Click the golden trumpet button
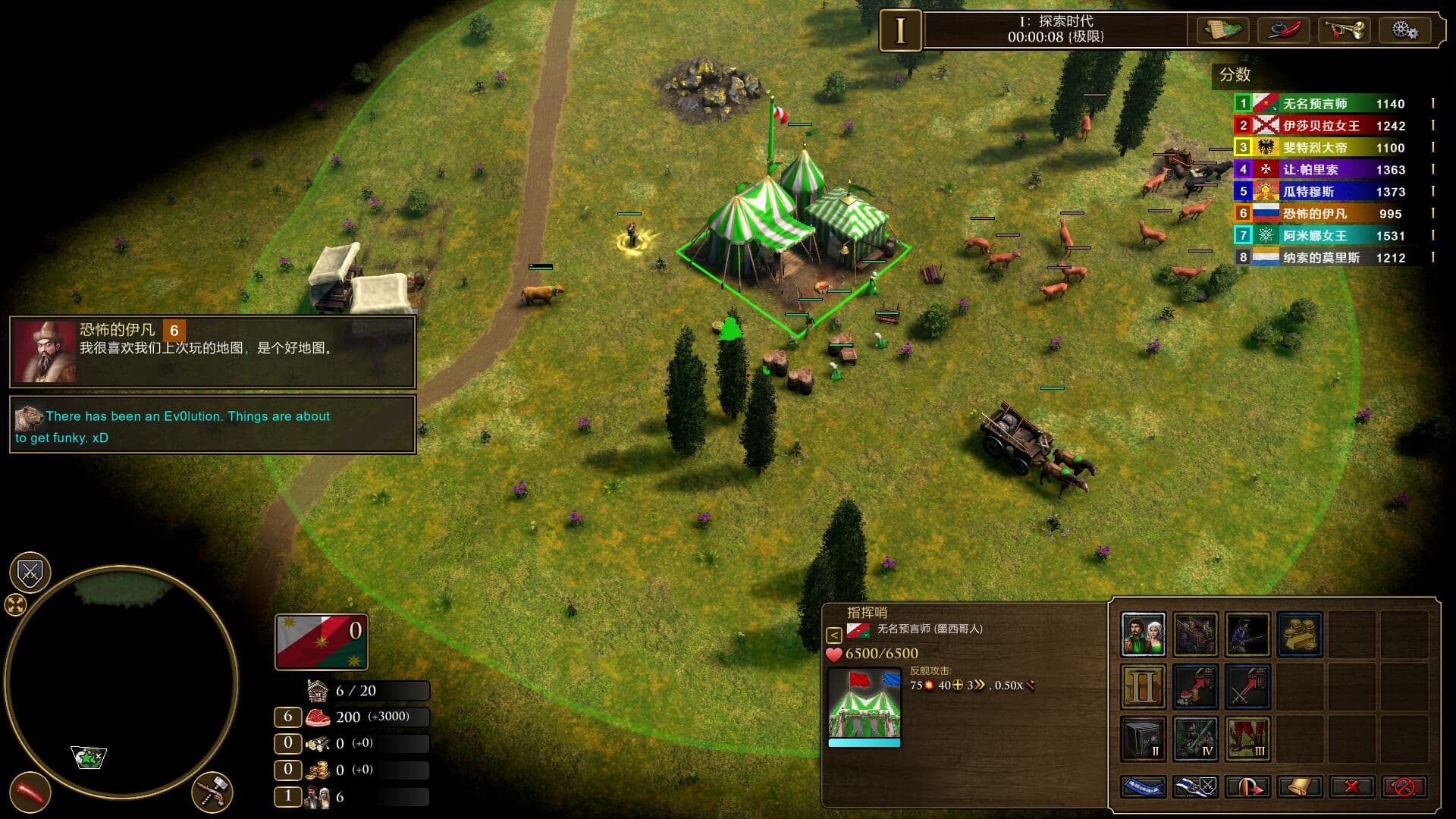Viewport: 1456px width, 819px height. [x=1344, y=30]
